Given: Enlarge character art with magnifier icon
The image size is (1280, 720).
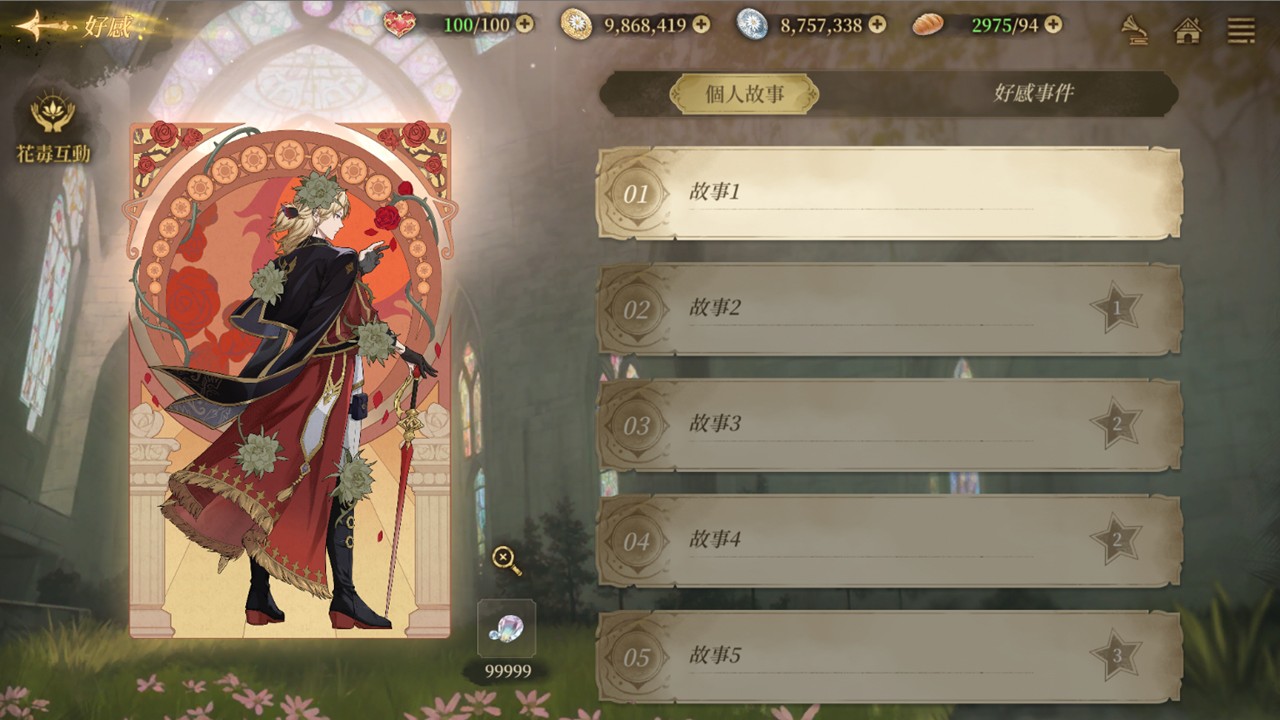Looking at the screenshot, I should click(507, 560).
